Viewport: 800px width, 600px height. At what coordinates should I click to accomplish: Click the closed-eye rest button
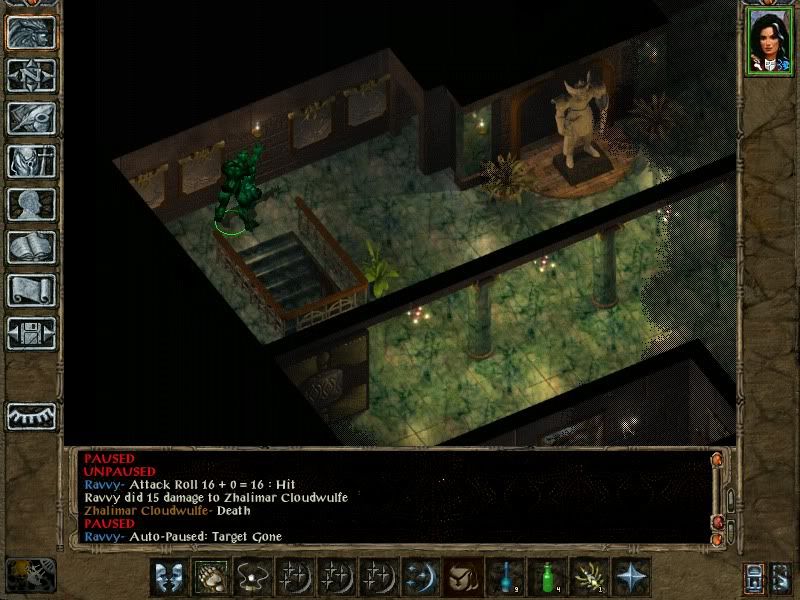(x=31, y=415)
